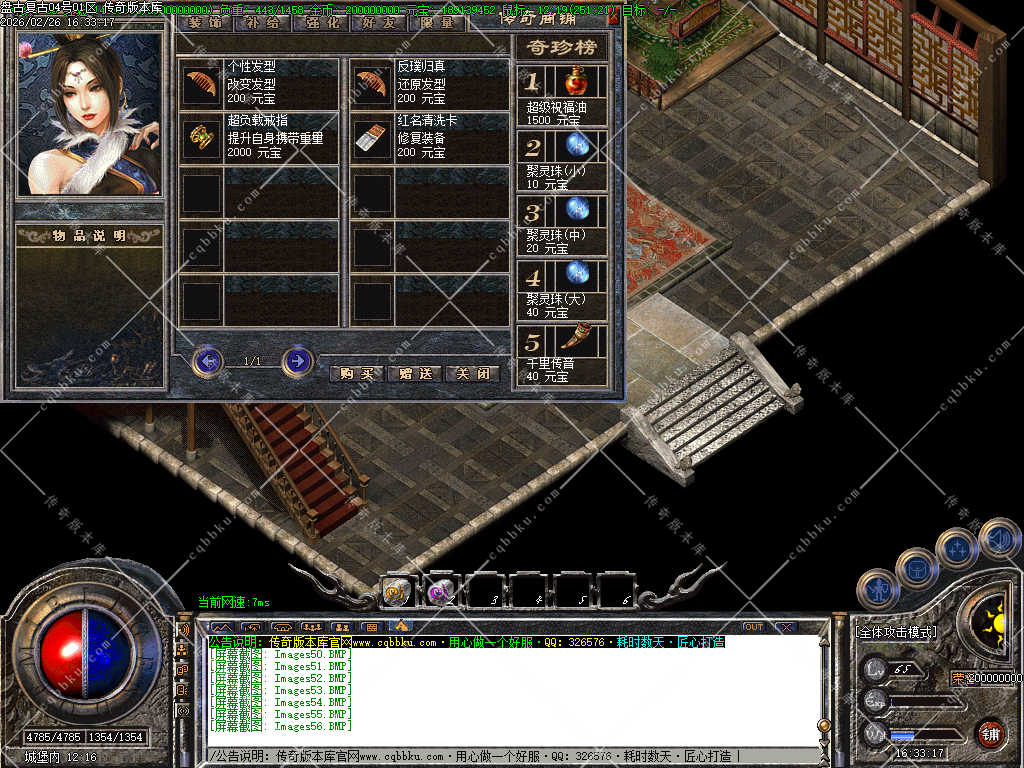This screenshot has height=768, width=1024.
Task: Switch to the 装饰 tab
Action: click(x=206, y=21)
